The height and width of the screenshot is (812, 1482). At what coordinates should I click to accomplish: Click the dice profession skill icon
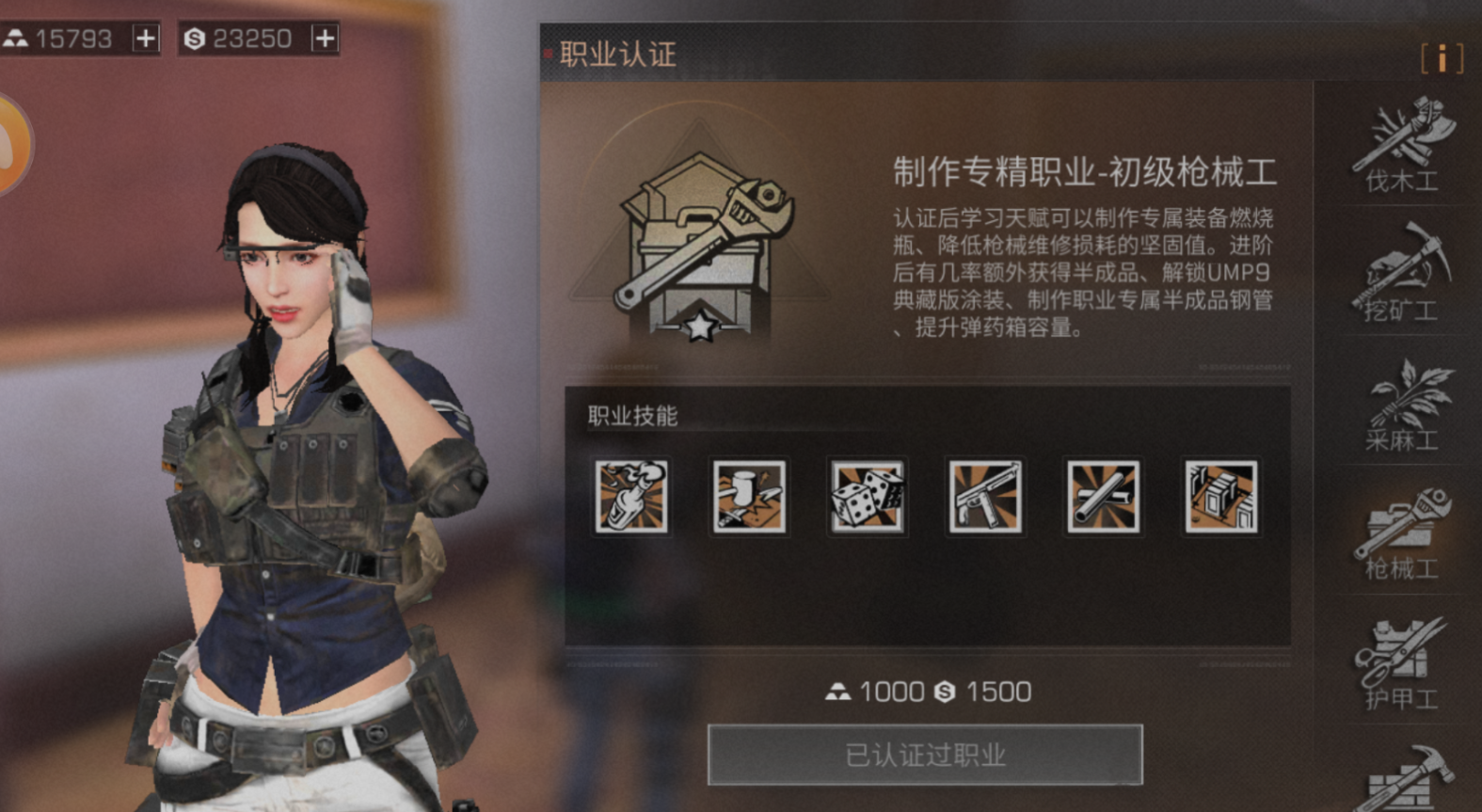(867, 497)
